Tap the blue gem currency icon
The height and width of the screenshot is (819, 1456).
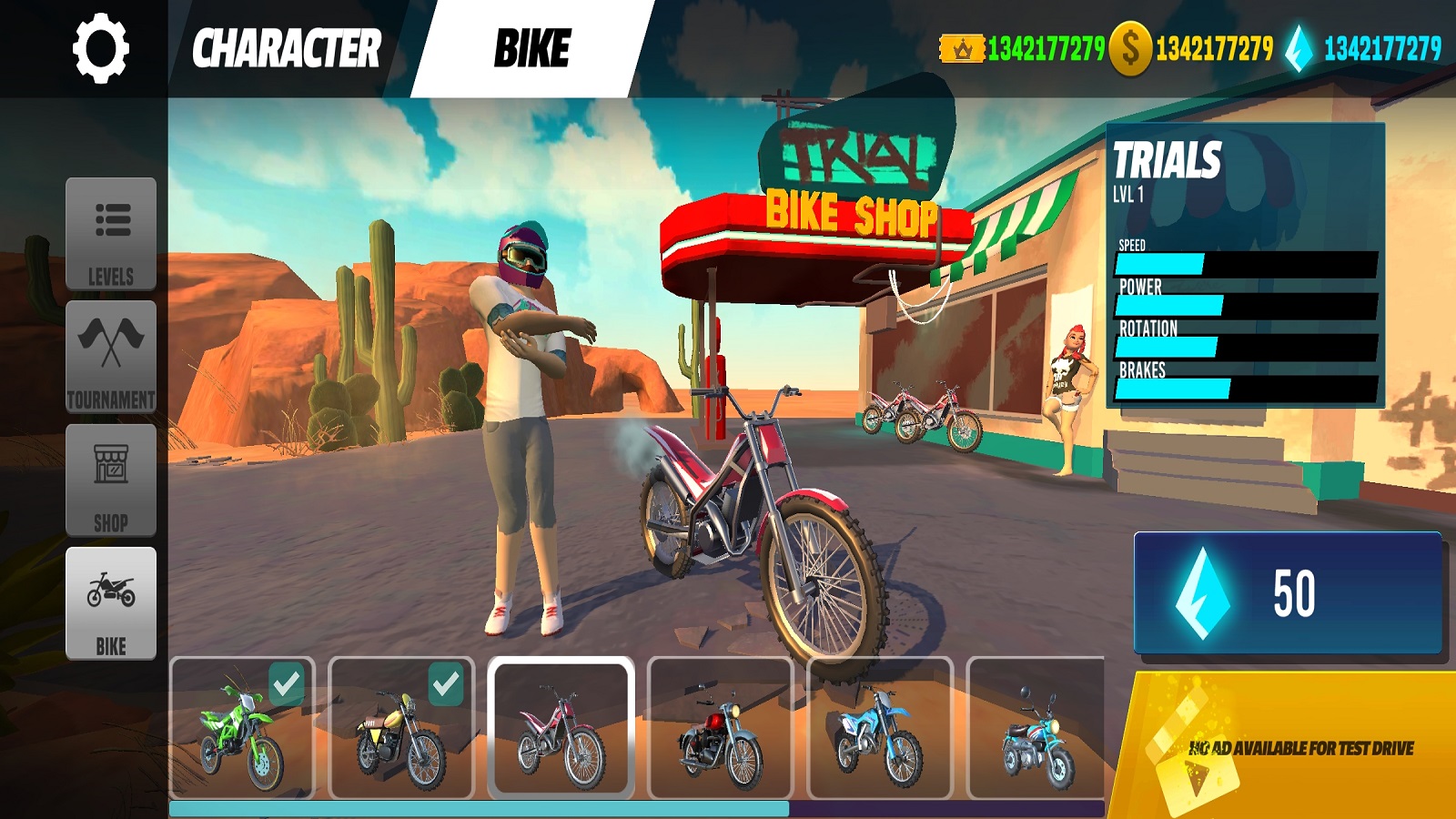1299,48
